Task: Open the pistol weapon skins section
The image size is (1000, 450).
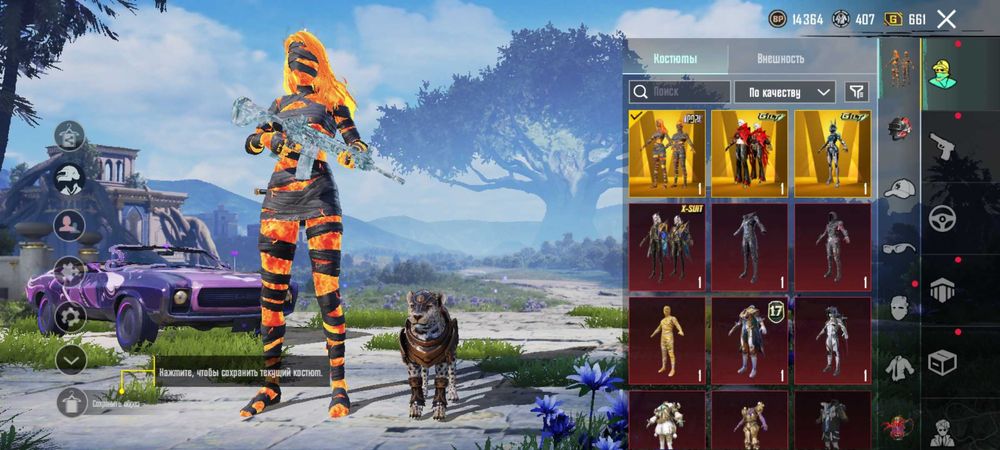Action: (x=943, y=148)
